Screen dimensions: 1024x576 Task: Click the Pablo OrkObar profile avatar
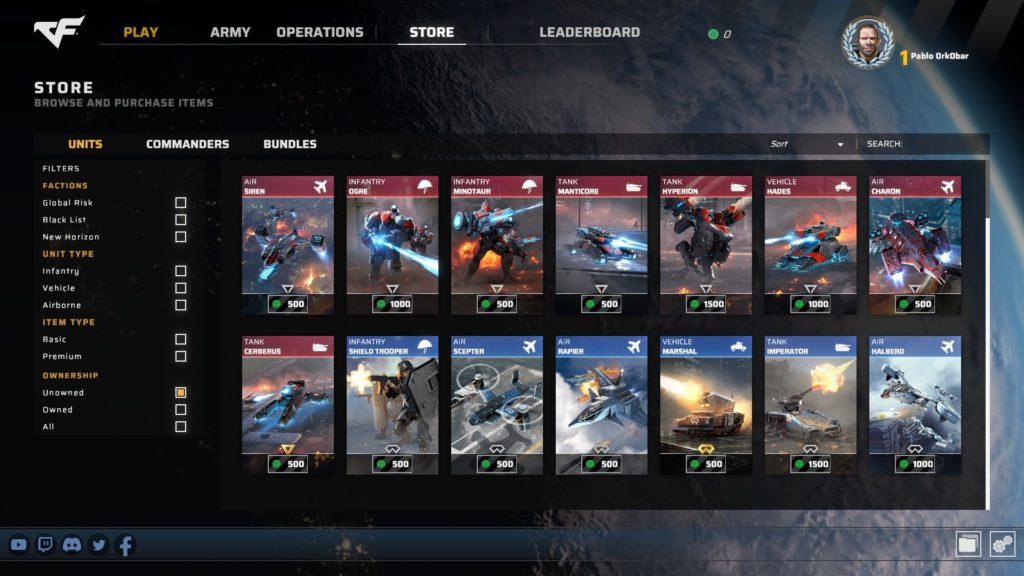coord(867,43)
